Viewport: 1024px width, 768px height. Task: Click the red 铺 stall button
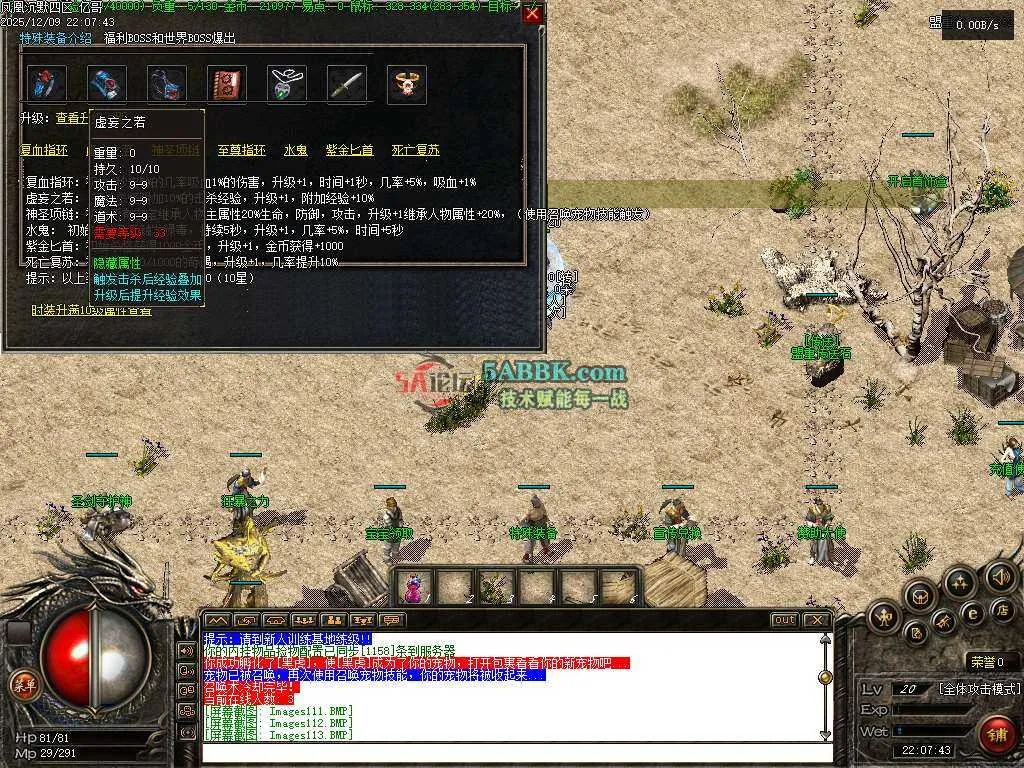(x=995, y=733)
